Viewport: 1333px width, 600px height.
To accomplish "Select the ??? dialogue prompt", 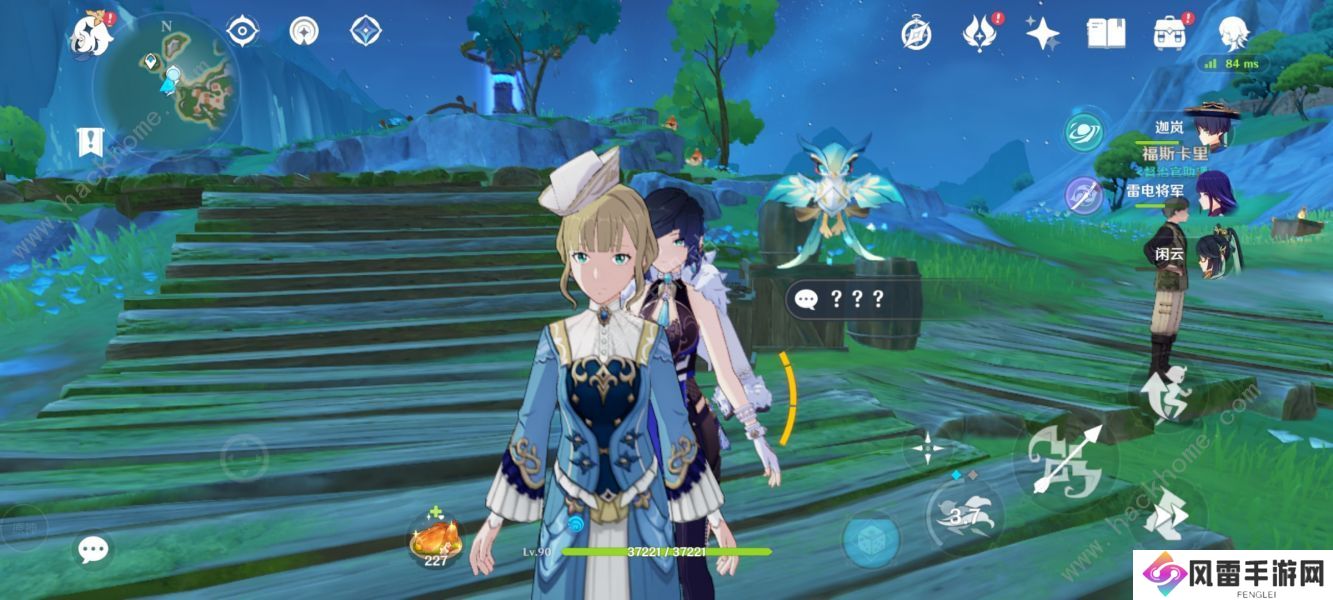I will coord(839,299).
